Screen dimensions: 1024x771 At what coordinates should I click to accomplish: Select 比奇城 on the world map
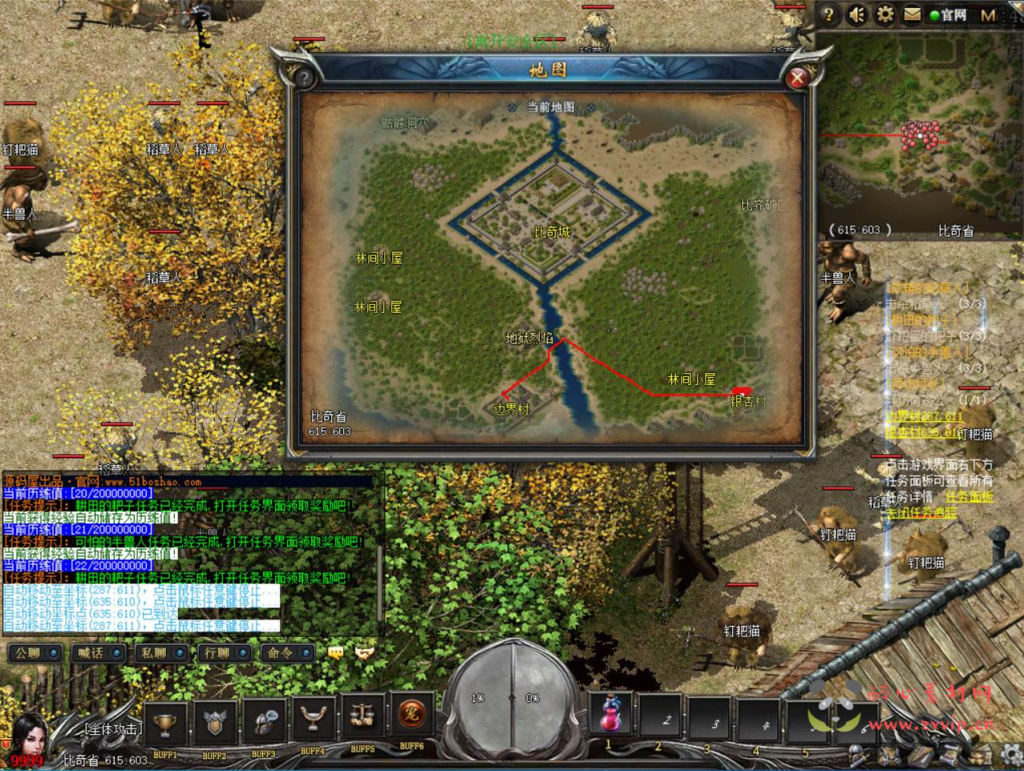click(x=551, y=232)
